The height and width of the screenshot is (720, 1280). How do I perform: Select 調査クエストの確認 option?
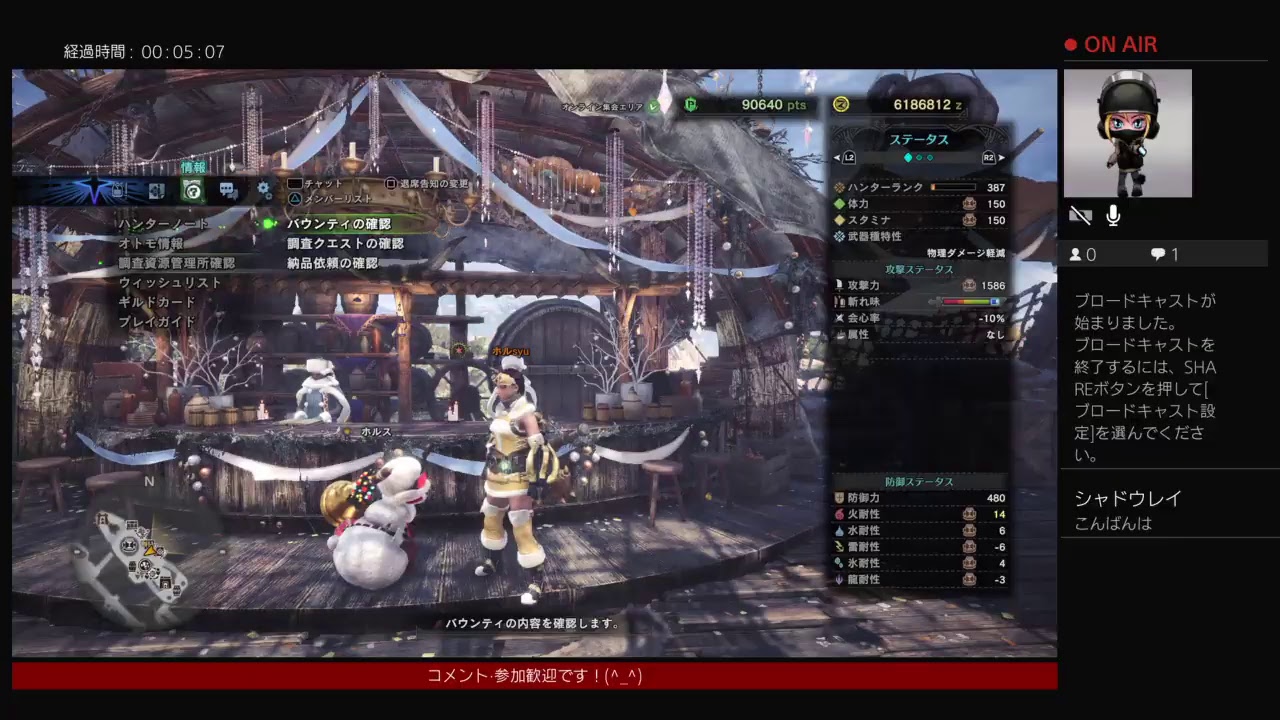click(x=345, y=243)
